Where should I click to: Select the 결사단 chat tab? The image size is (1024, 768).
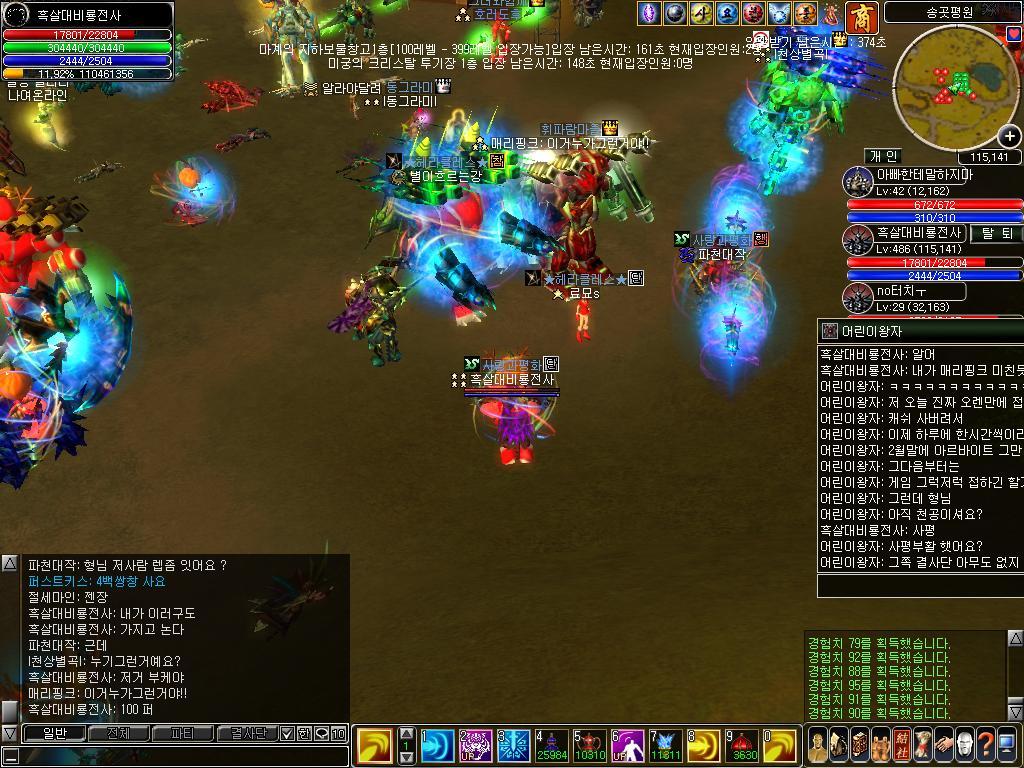[246, 733]
